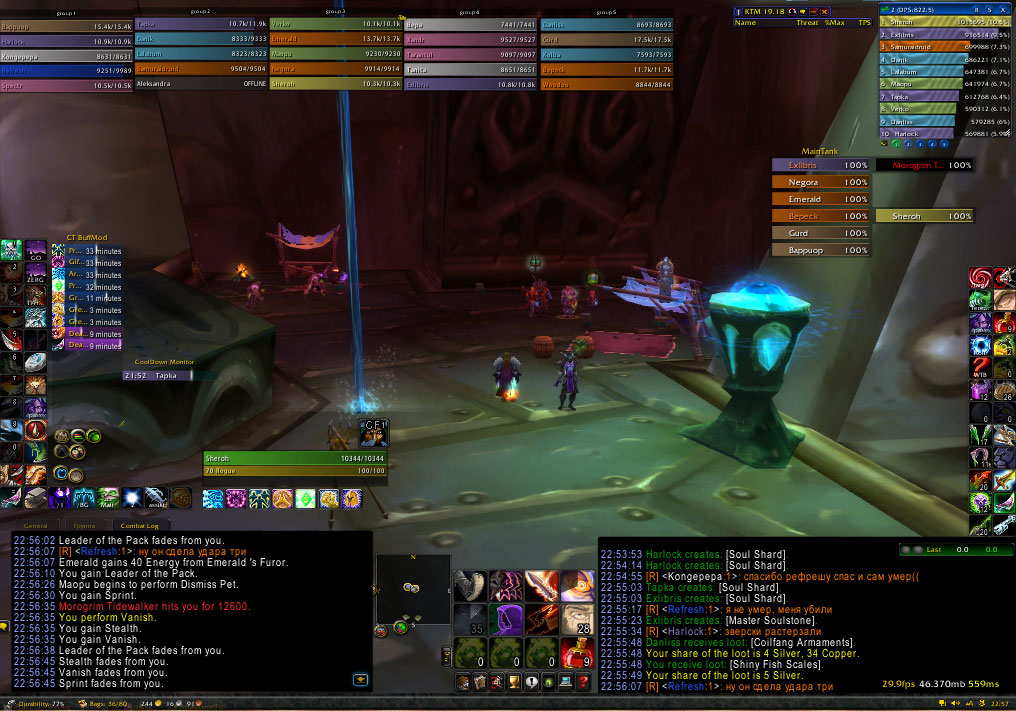The image size is (1016, 711).
Task: Click the damage meter's R reset button
Action: (x=975, y=10)
